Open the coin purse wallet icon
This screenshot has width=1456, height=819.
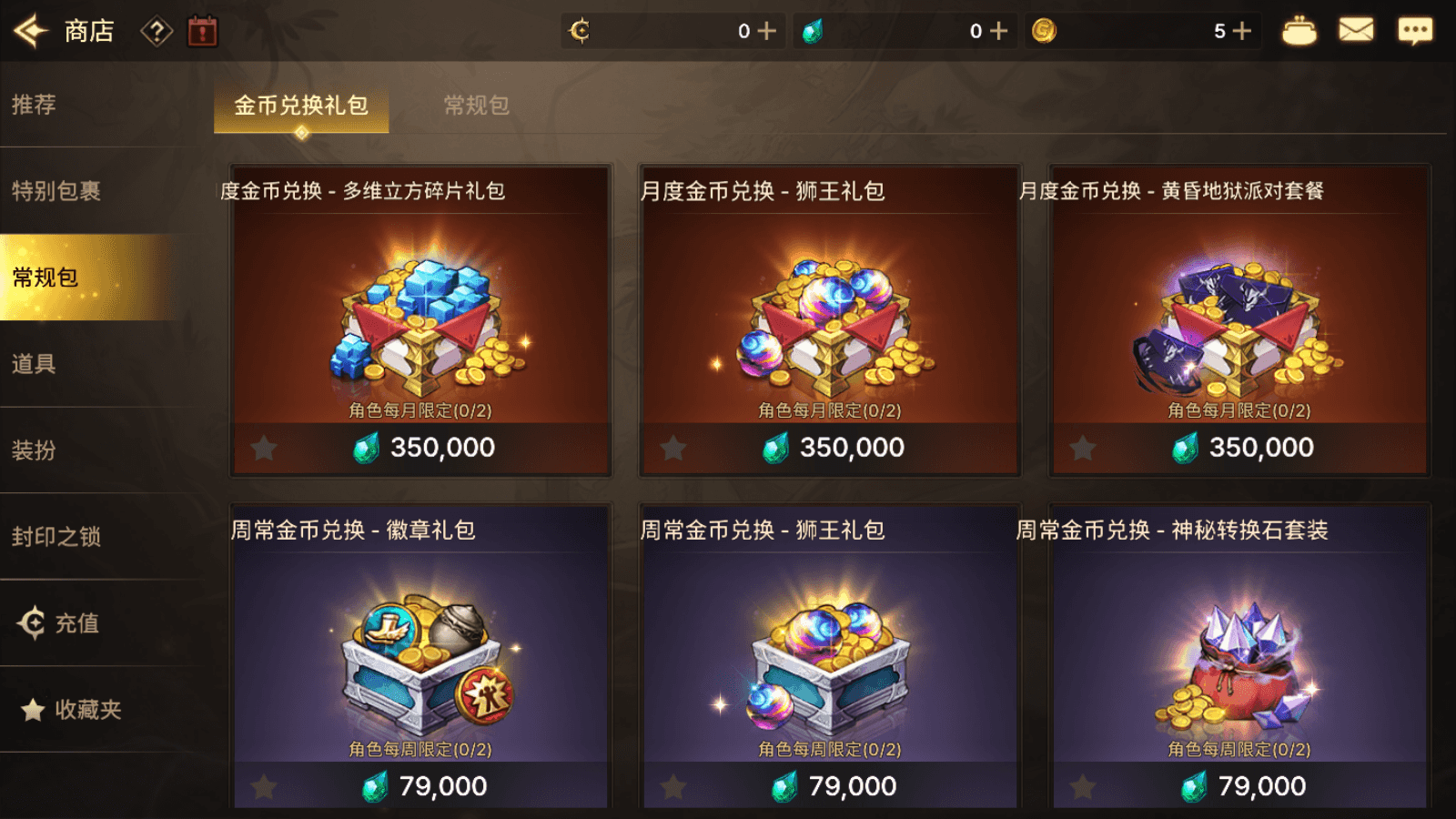click(x=1299, y=30)
